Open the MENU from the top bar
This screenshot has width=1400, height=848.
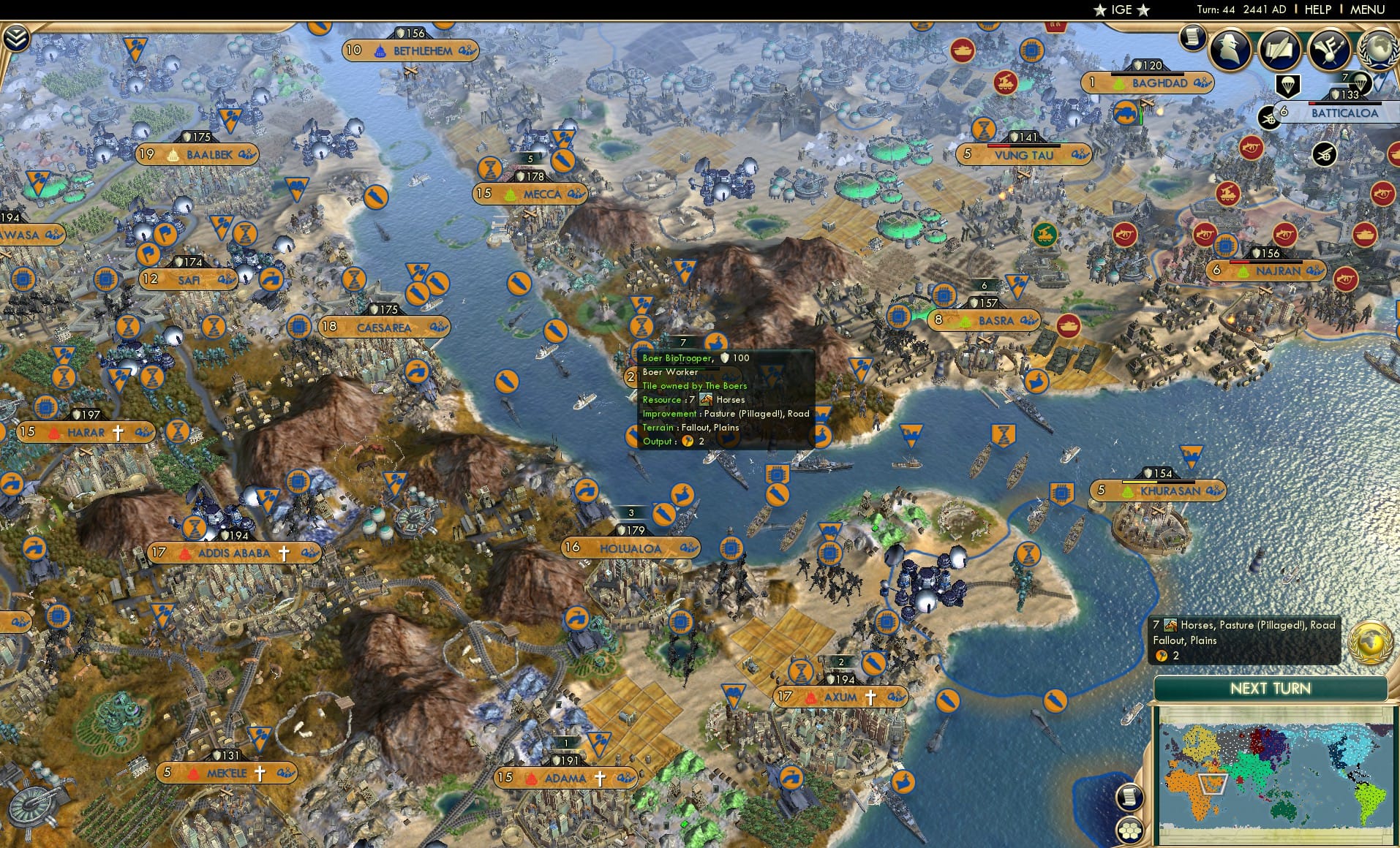tap(1369, 10)
